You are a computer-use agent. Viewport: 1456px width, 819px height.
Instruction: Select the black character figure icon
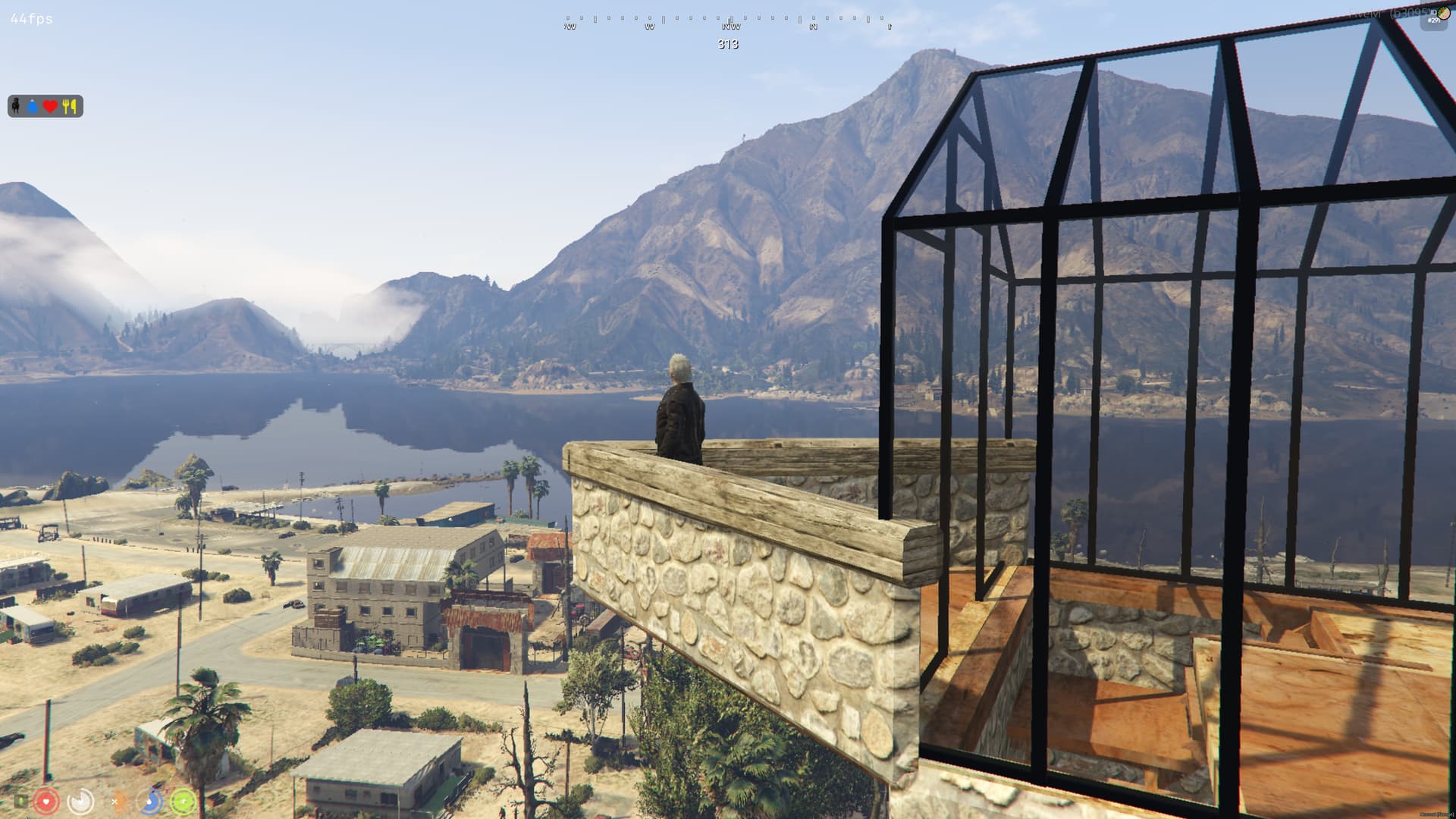click(x=15, y=105)
